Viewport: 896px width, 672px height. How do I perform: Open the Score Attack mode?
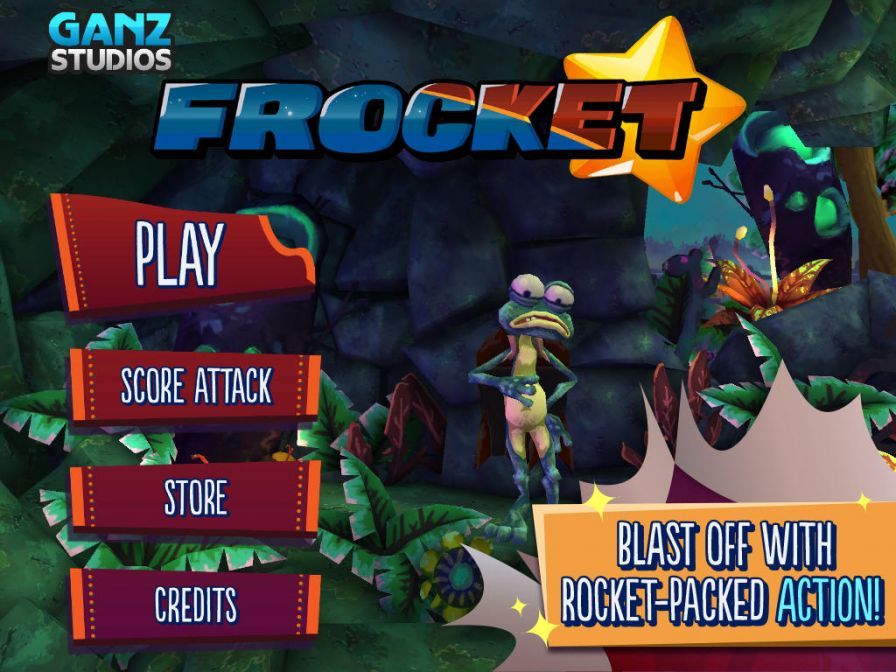195,386
